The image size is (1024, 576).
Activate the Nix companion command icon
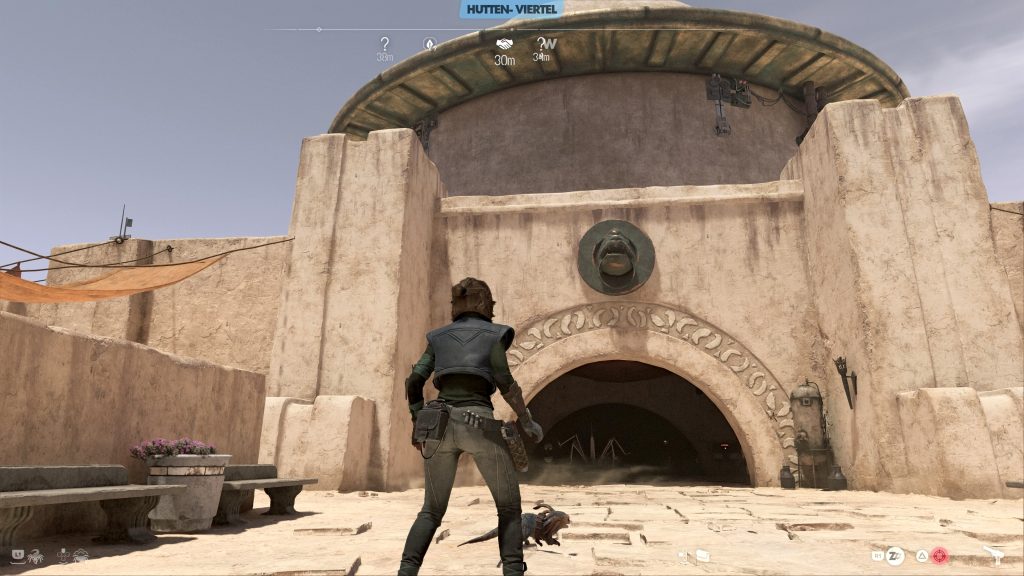36,556
